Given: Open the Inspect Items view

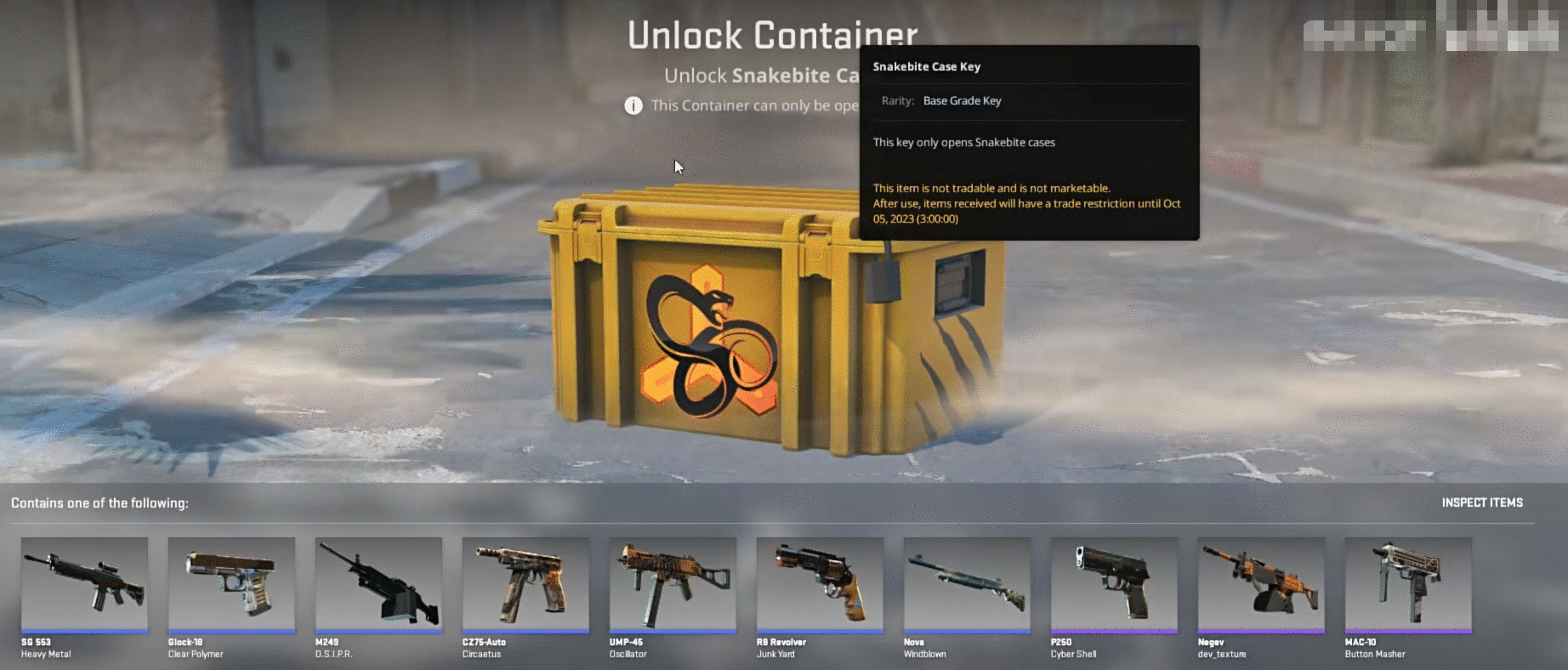Looking at the screenshot, I should pos(1481,503).
